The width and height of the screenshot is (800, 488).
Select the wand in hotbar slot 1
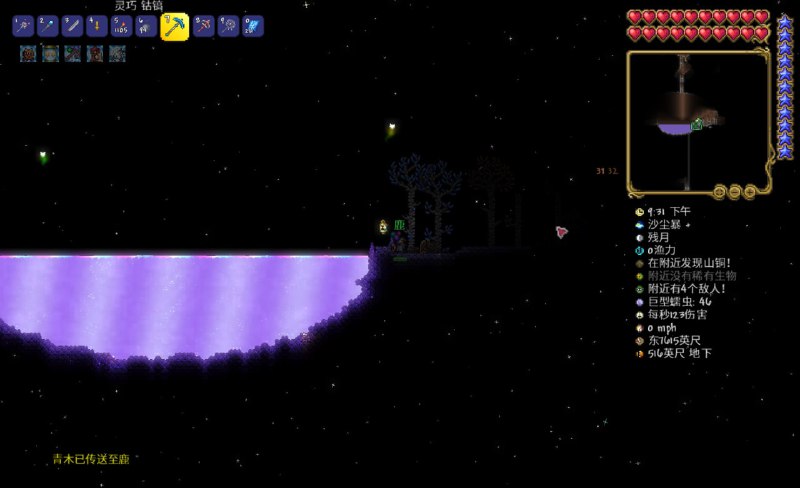tap(23, 26)
